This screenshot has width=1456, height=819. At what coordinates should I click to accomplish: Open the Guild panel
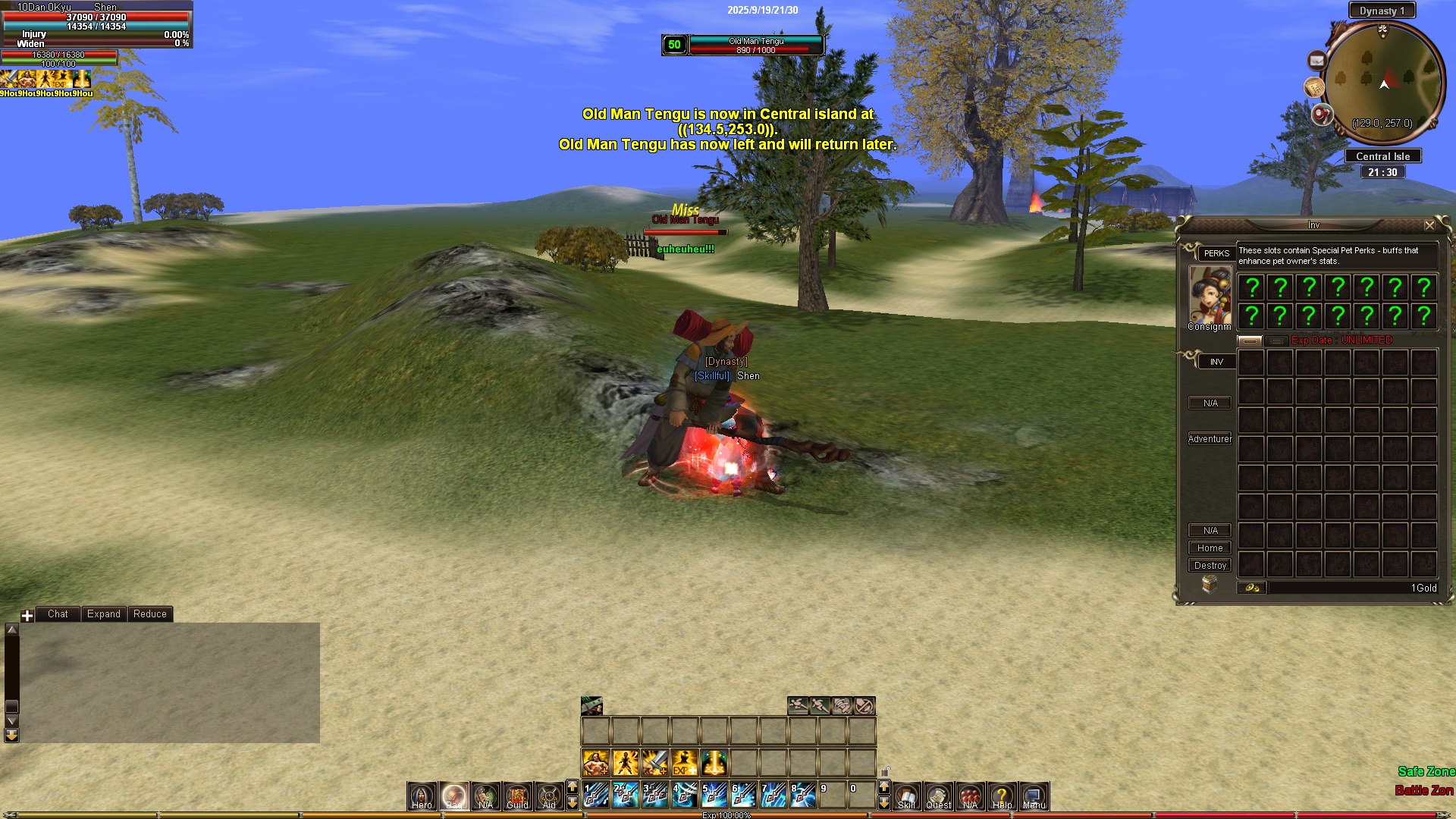click(x=517, y=795)
